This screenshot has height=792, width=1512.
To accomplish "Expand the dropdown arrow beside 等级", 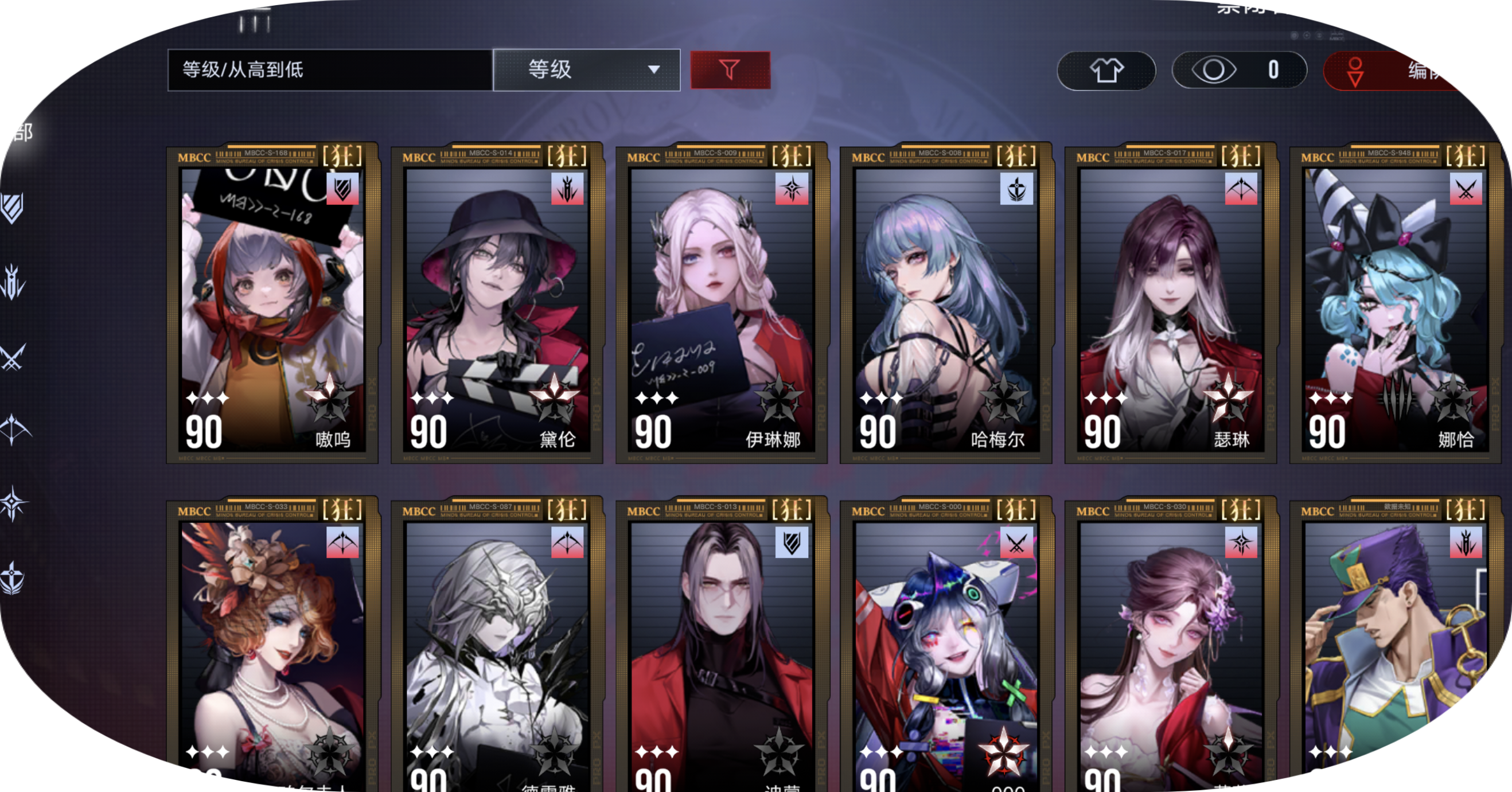I will point(656,71).
